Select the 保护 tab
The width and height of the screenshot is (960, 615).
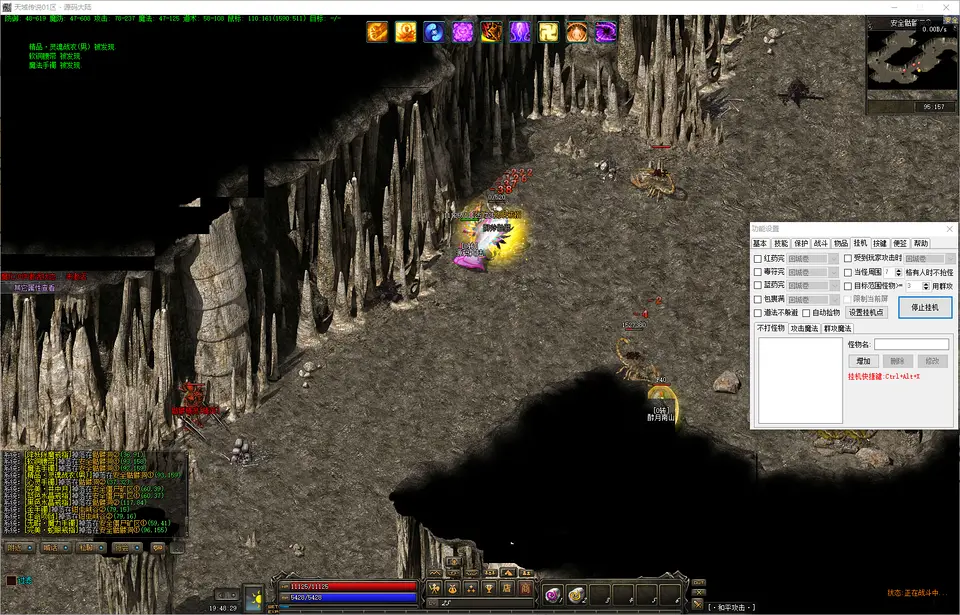click(801, 243)
